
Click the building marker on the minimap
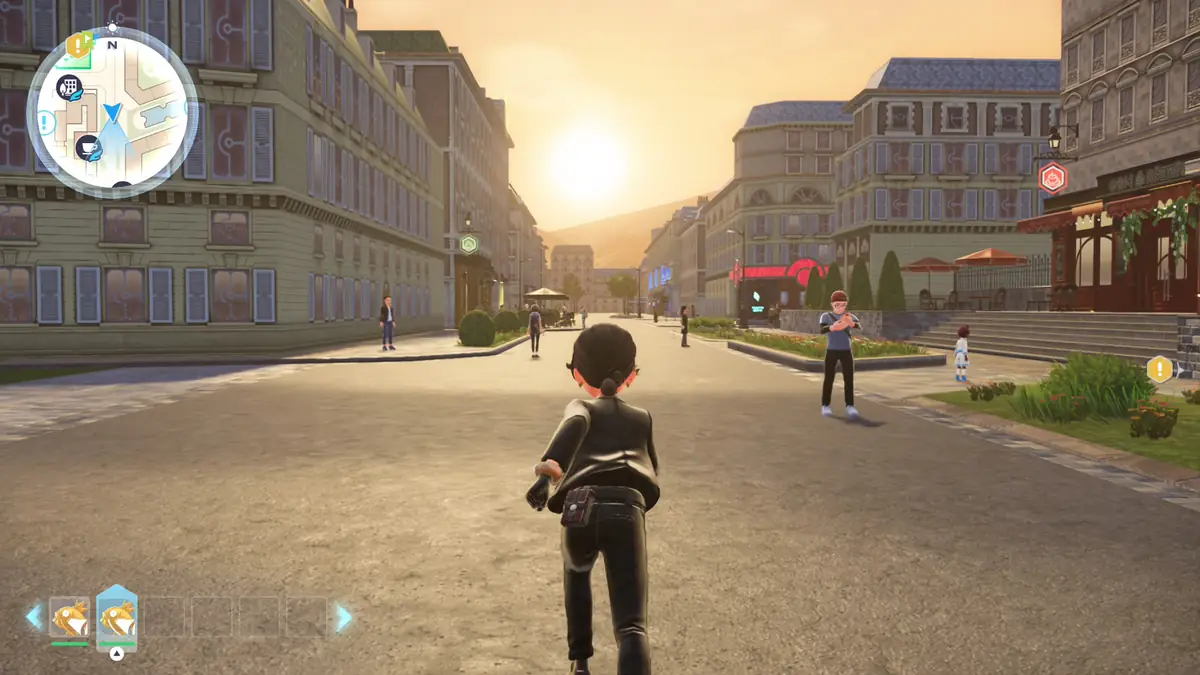[68, 87]
